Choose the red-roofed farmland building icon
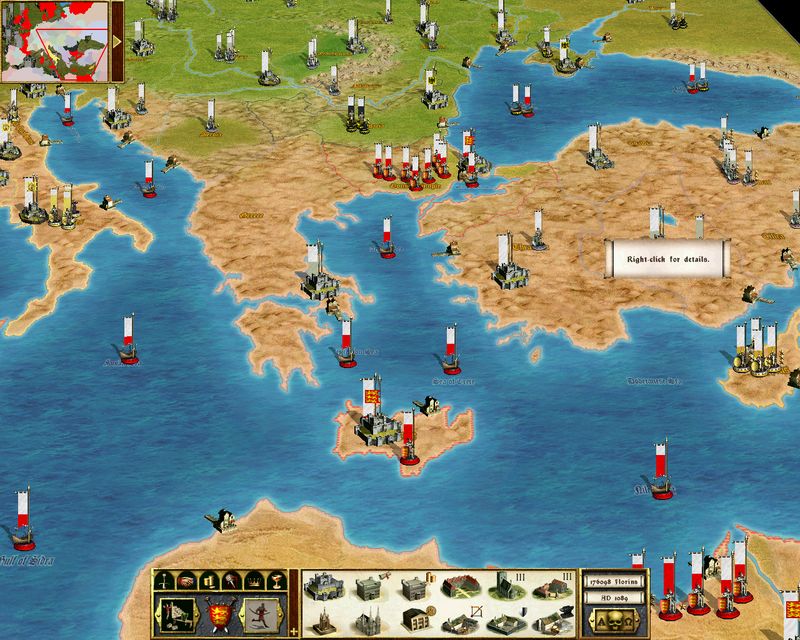 [x=460, y=588]
